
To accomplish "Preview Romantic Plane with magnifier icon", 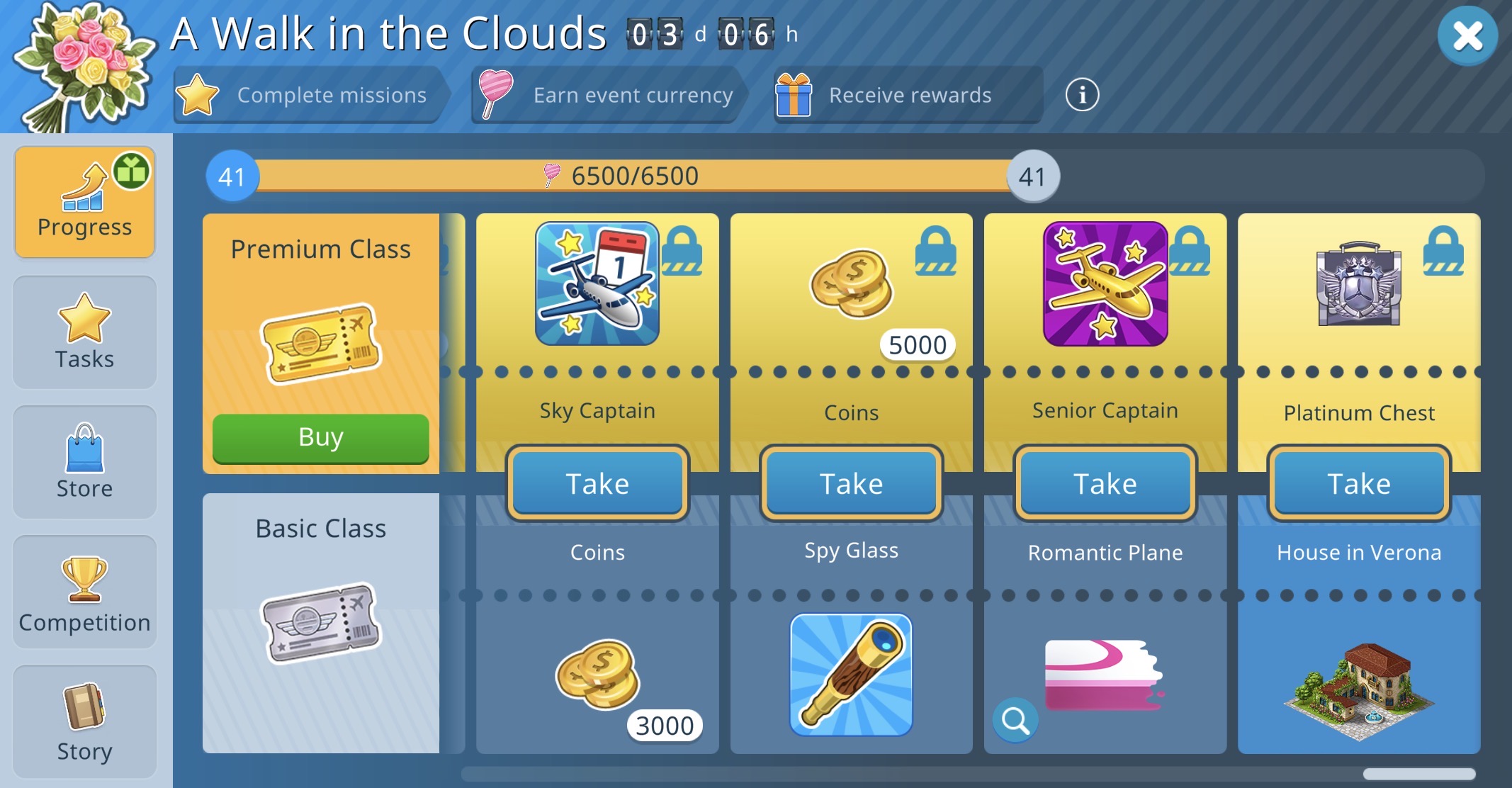I will pyautogui.click(x=1015, y=721).
